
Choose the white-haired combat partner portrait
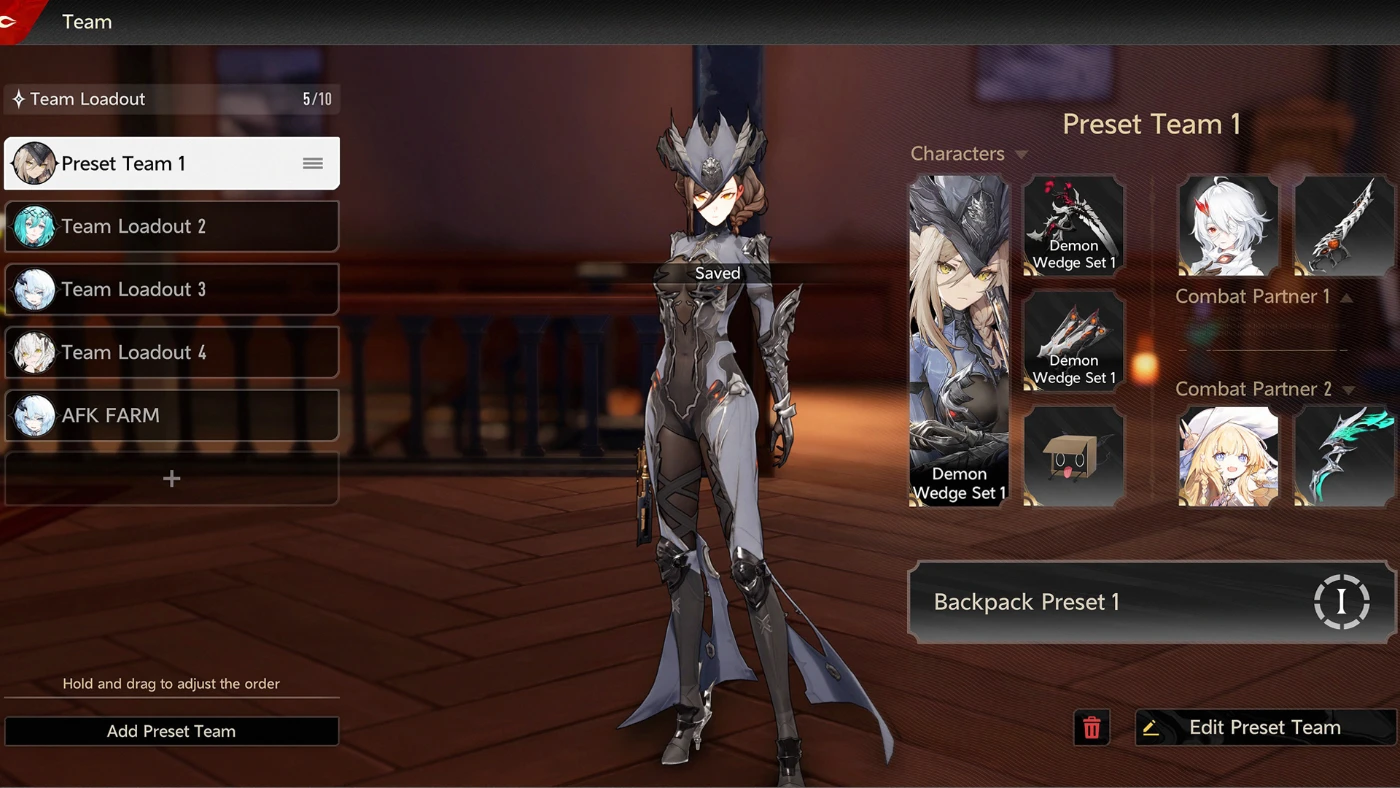click(x=1228, y=226)
